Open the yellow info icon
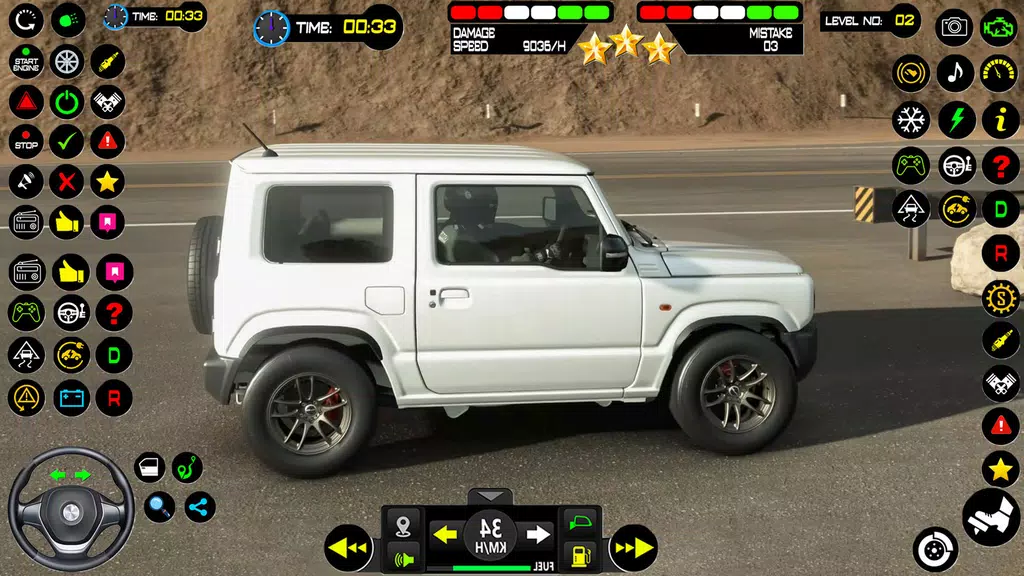 1000,120
